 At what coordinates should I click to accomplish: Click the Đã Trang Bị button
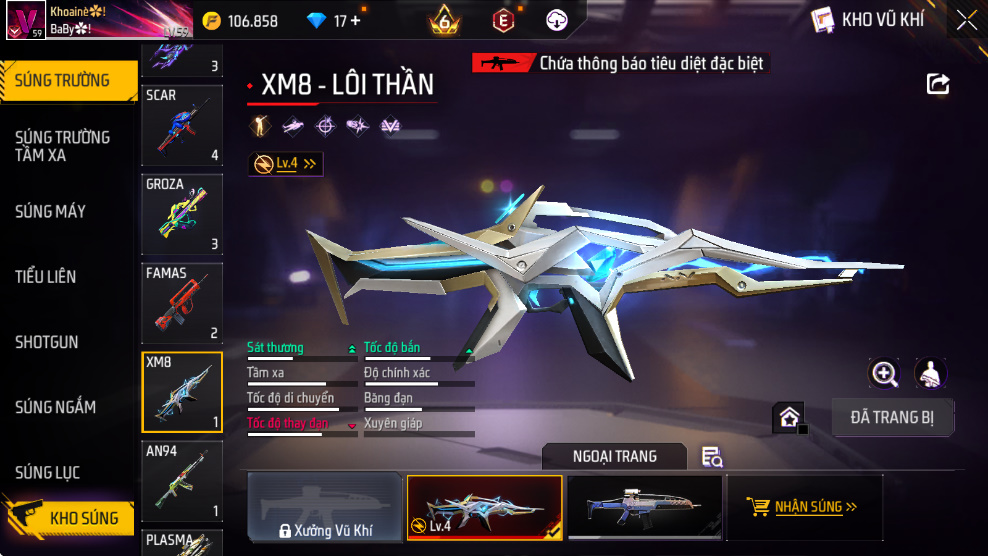(893, 418)
